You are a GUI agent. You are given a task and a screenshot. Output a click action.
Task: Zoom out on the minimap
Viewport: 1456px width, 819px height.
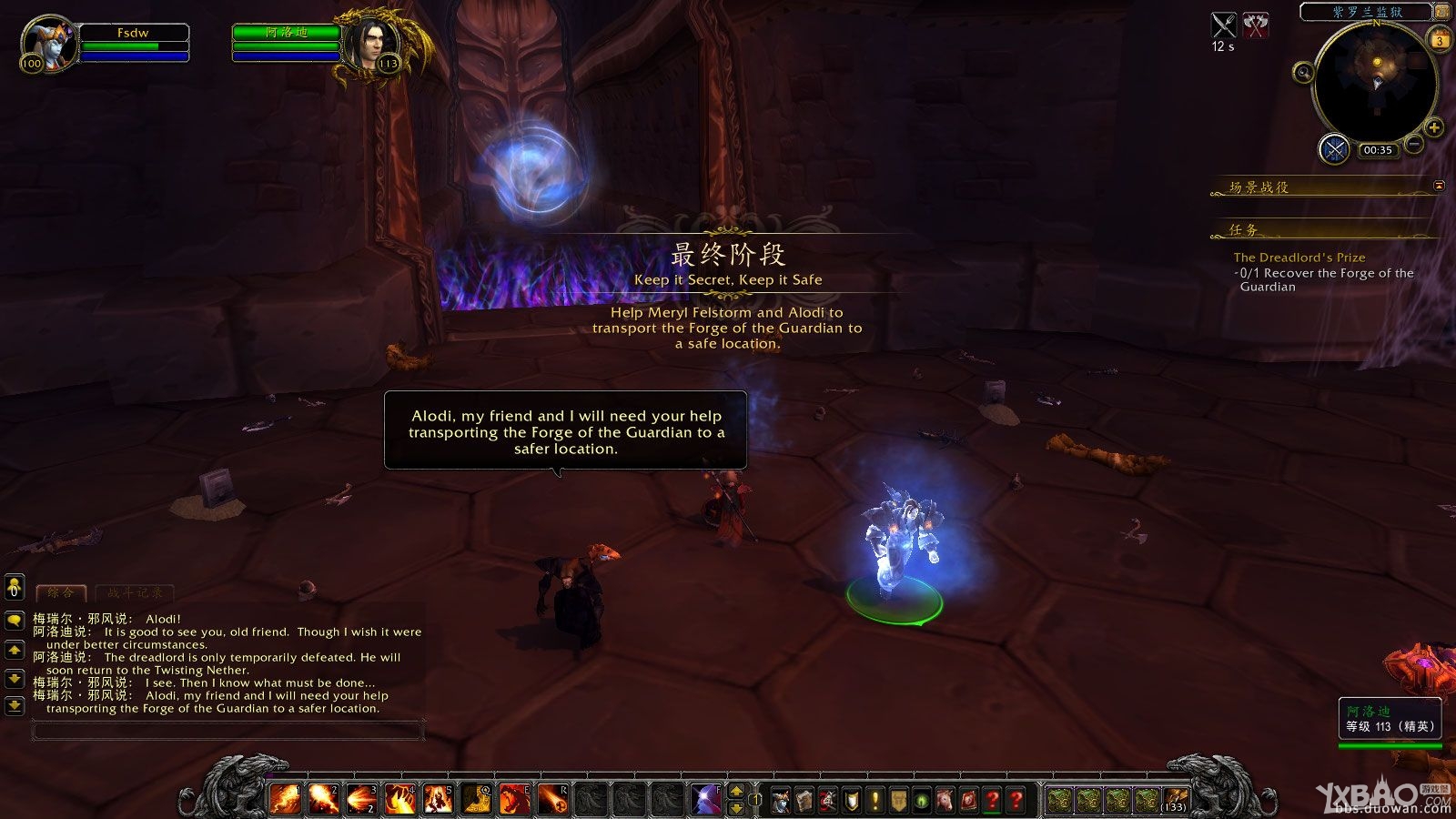(1414, 144)
